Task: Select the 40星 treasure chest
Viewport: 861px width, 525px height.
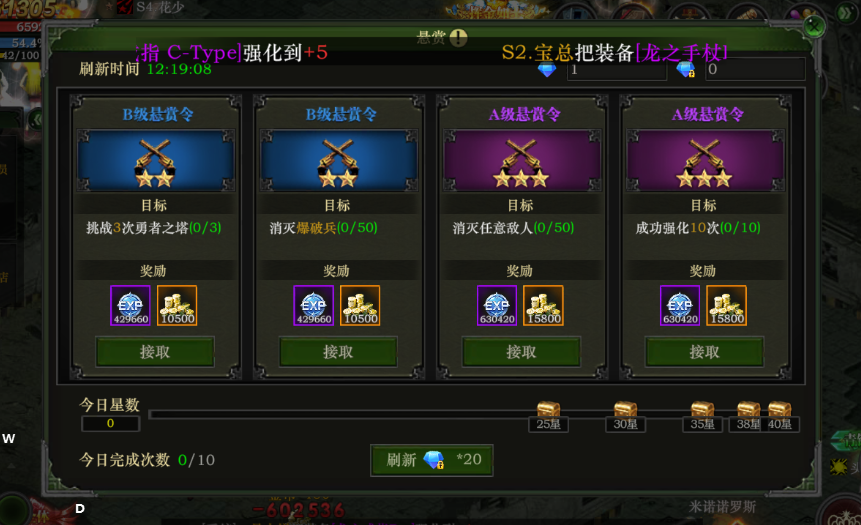Action: point(779,411)
